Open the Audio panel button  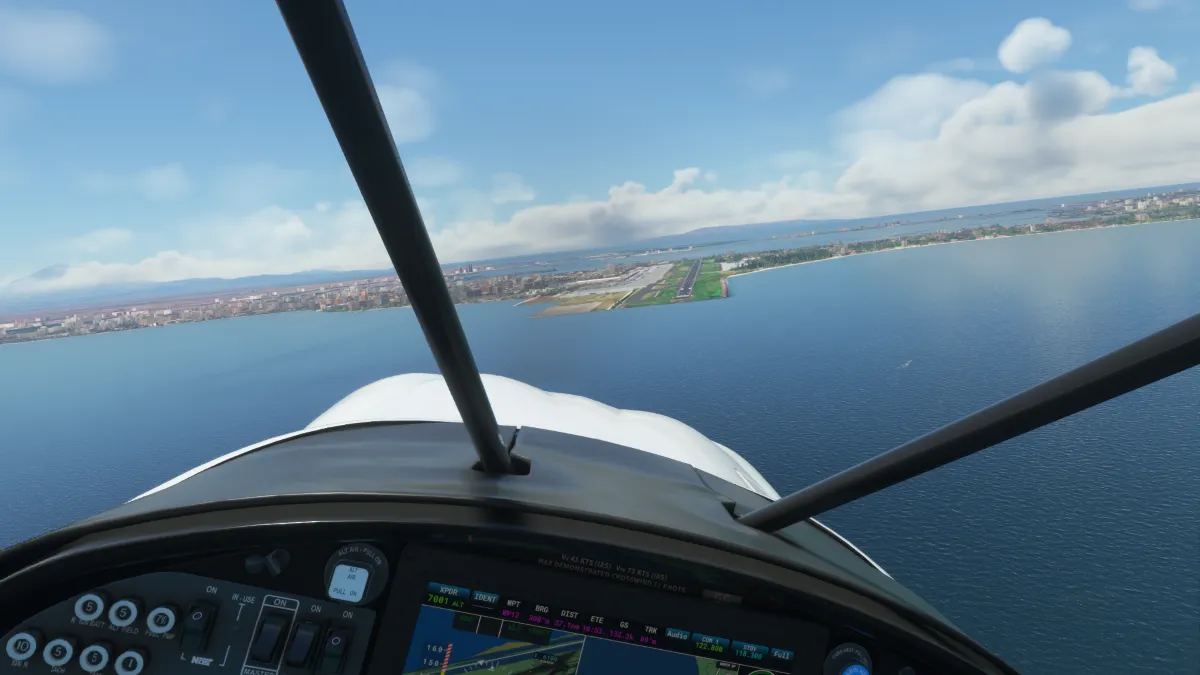(x=678, y=636)
